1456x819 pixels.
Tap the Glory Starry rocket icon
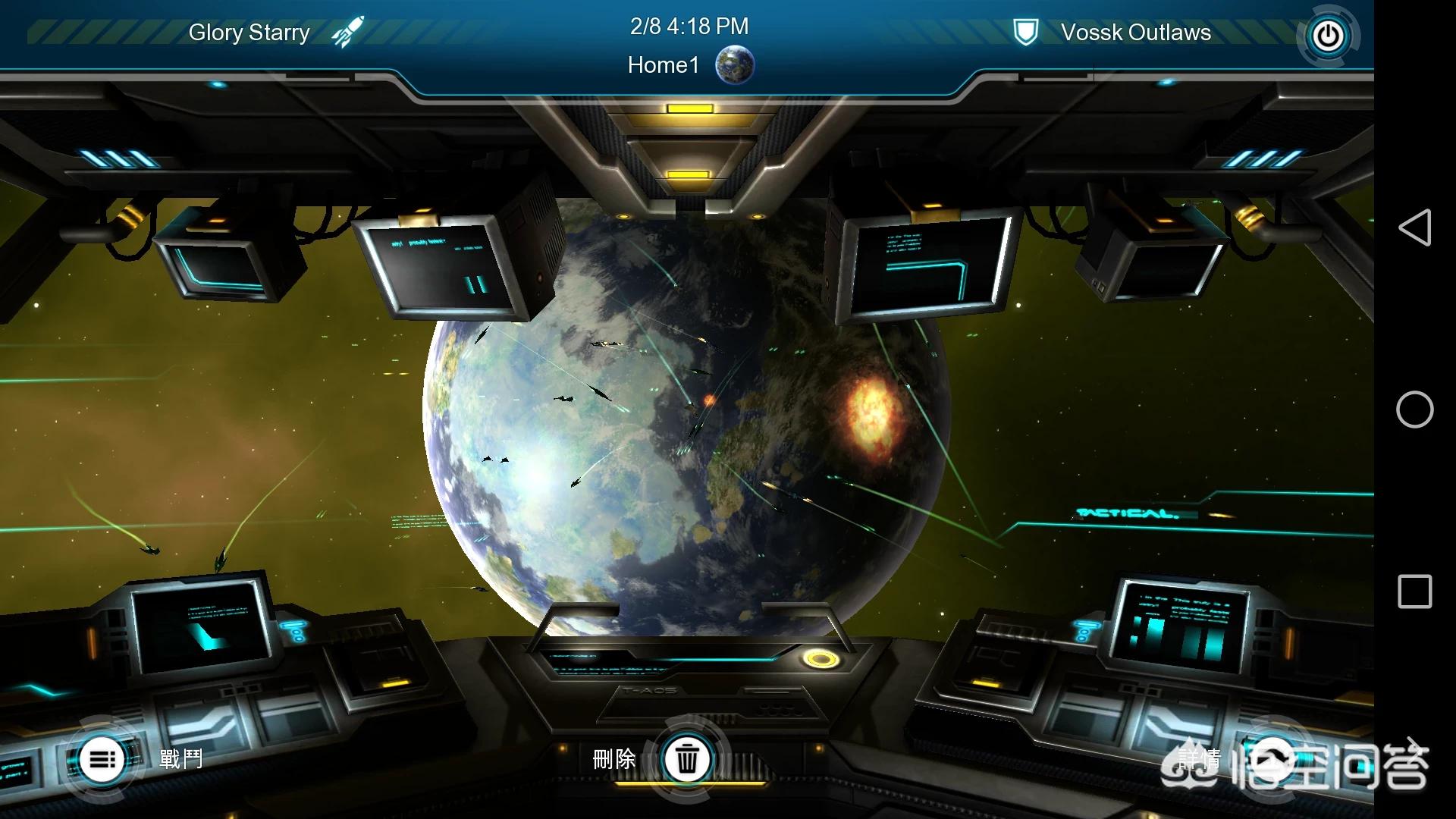click(x=348, y=32)
